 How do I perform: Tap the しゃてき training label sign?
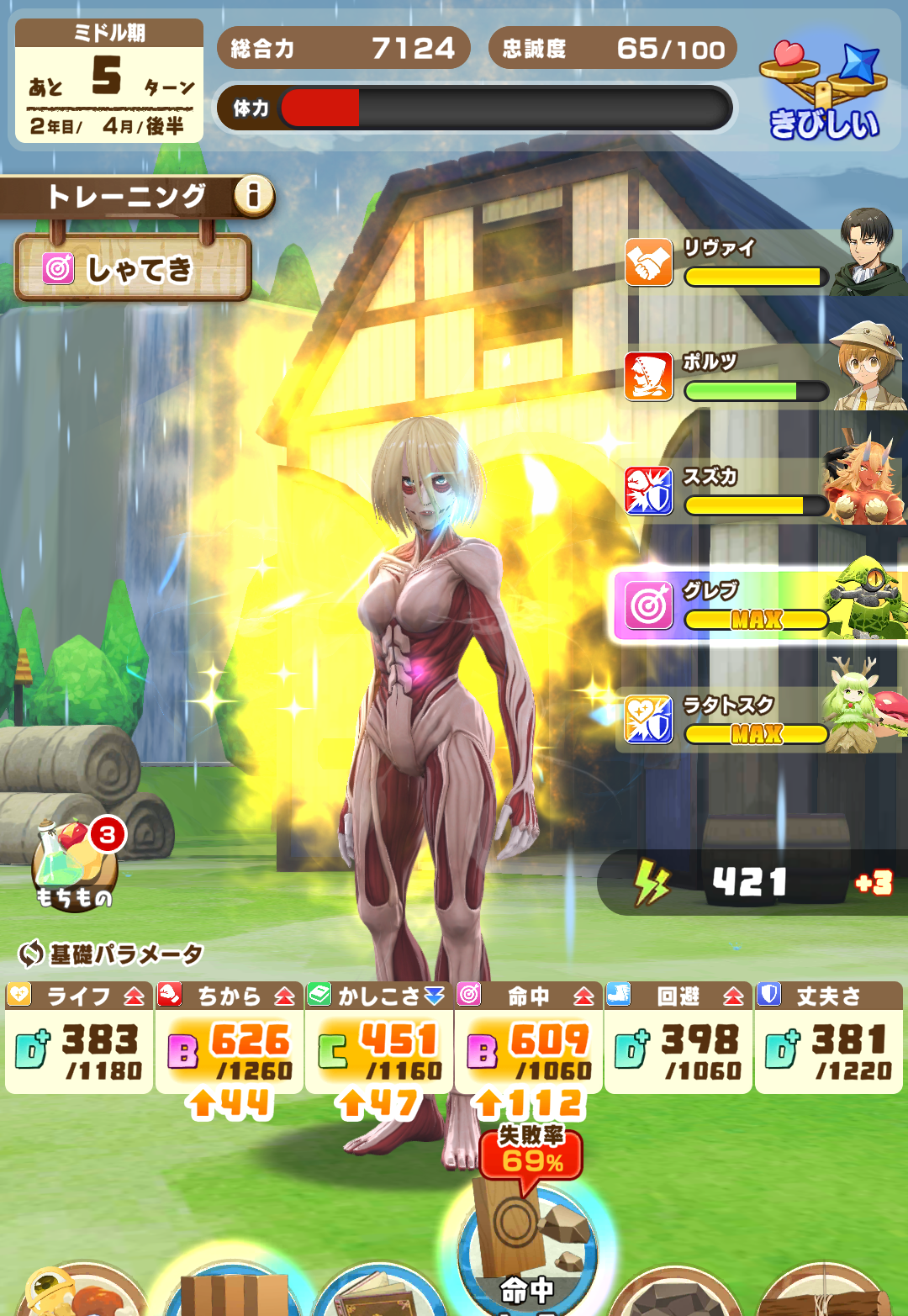(x=133, y=269)
